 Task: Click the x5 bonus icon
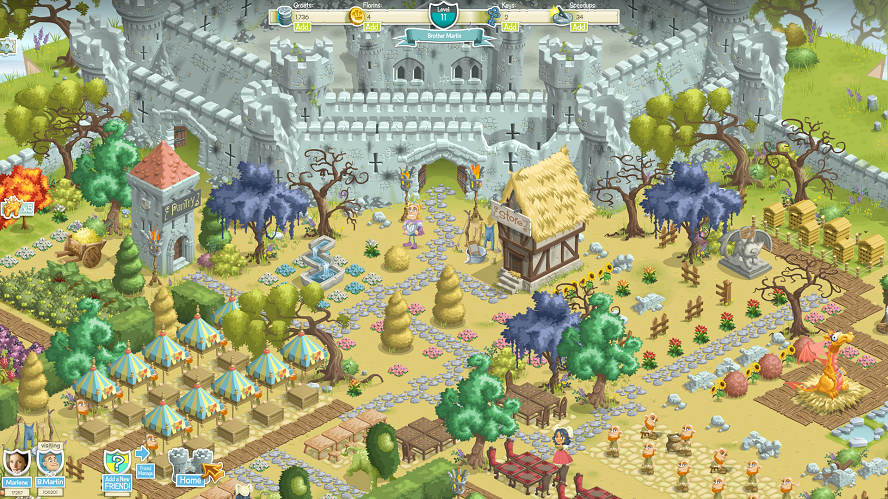pos(15,209)
